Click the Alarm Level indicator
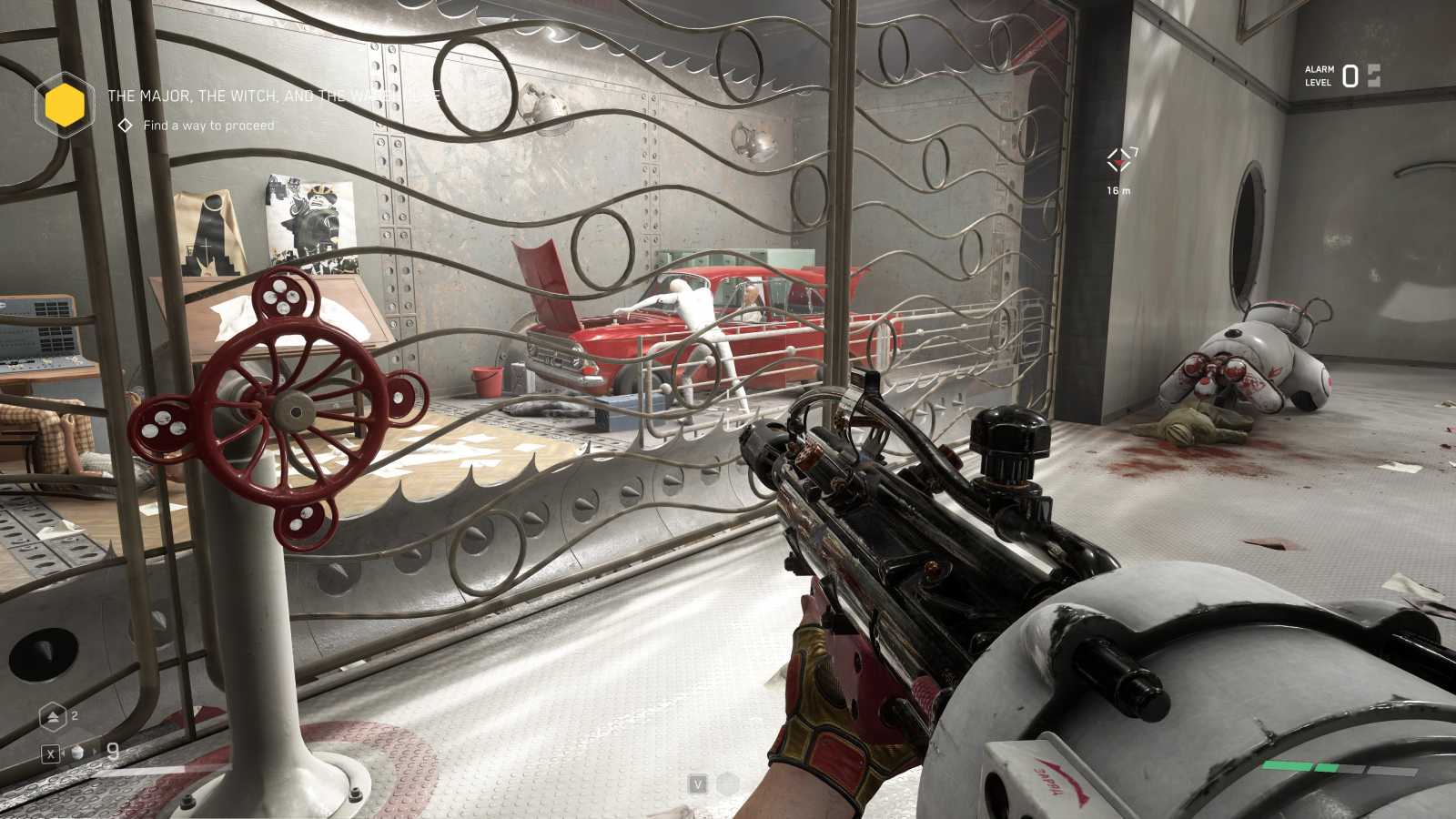 click(x=1342, y=76)
